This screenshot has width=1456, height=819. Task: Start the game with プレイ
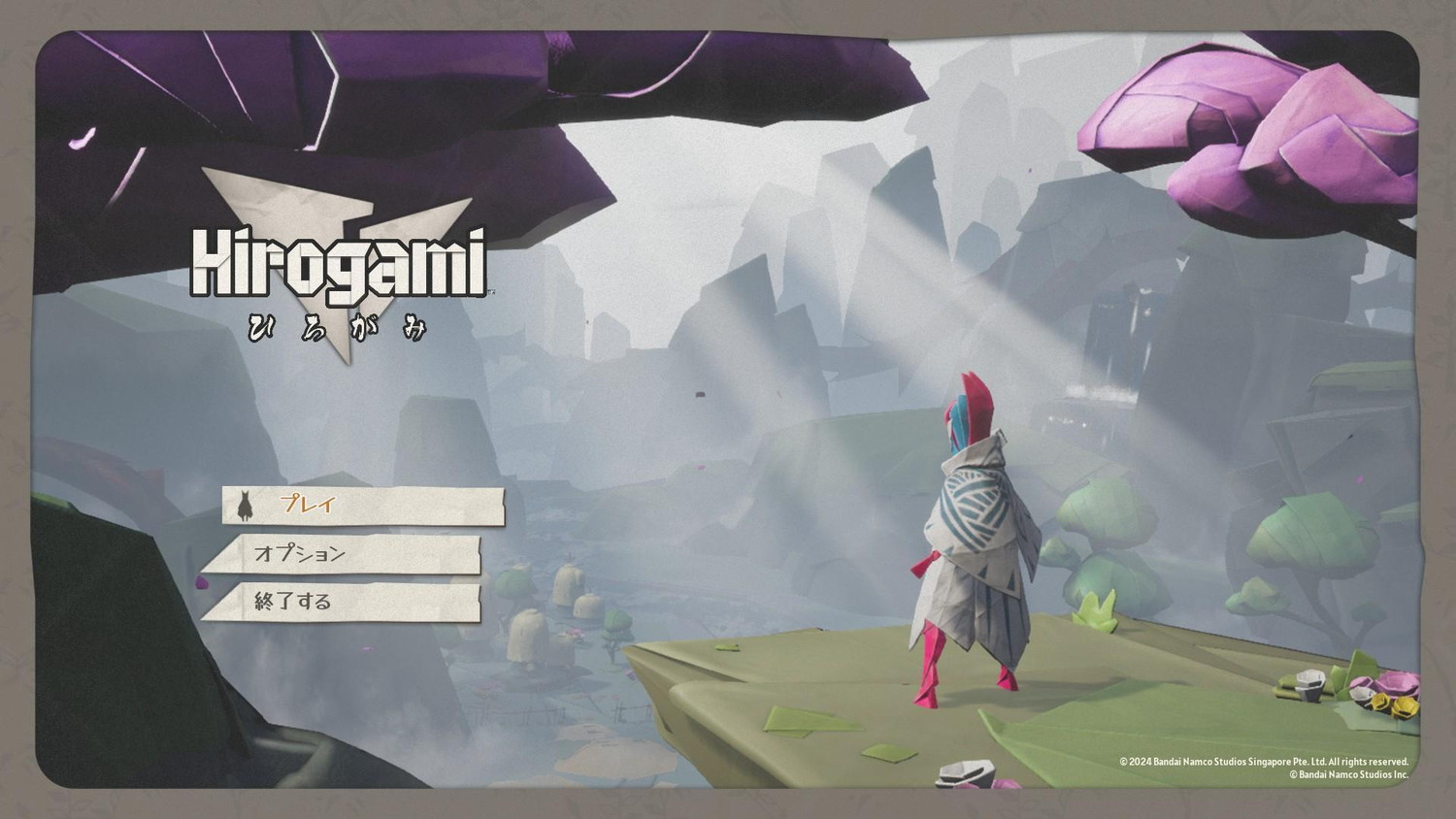[363, 506]
